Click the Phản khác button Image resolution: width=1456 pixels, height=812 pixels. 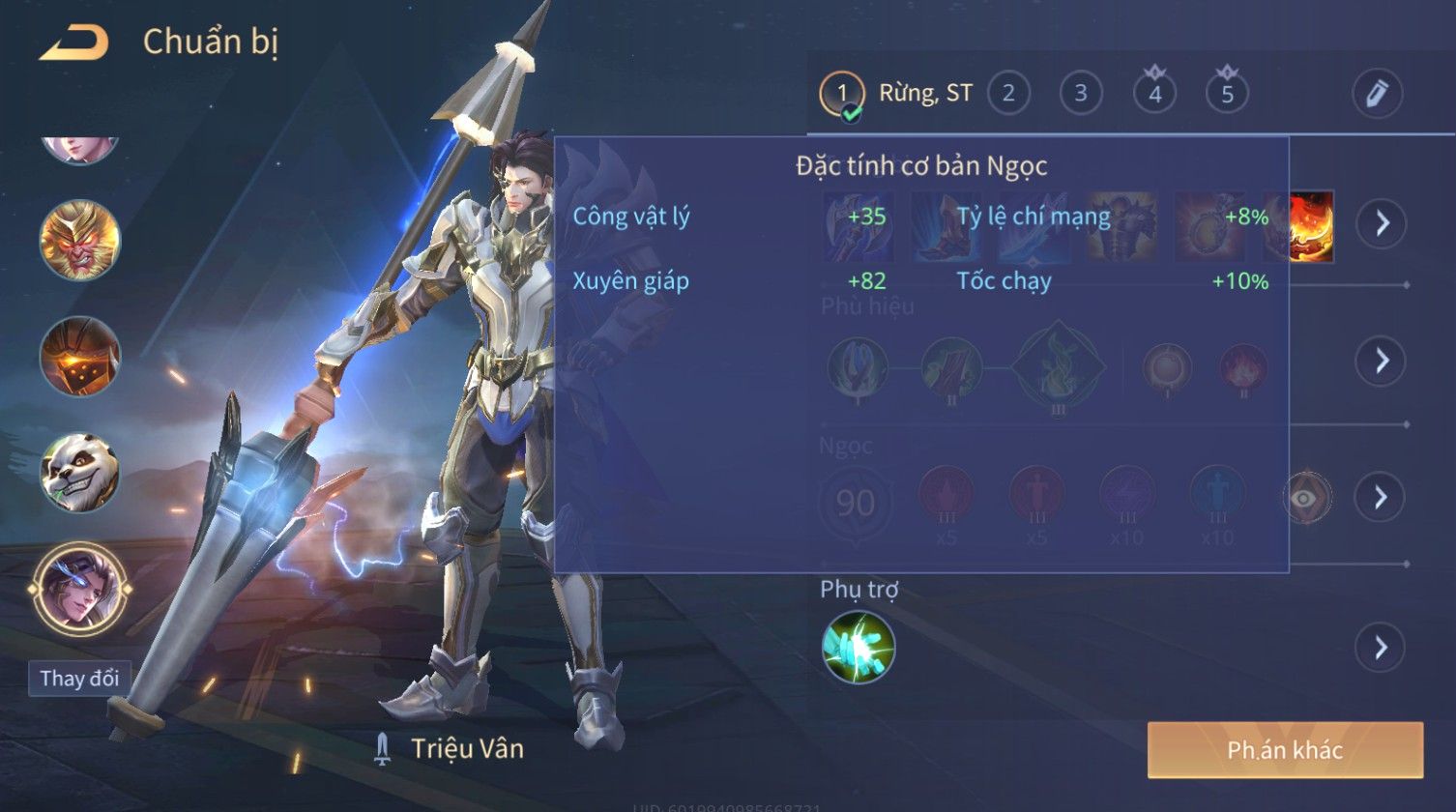(x=1285, y=750)
